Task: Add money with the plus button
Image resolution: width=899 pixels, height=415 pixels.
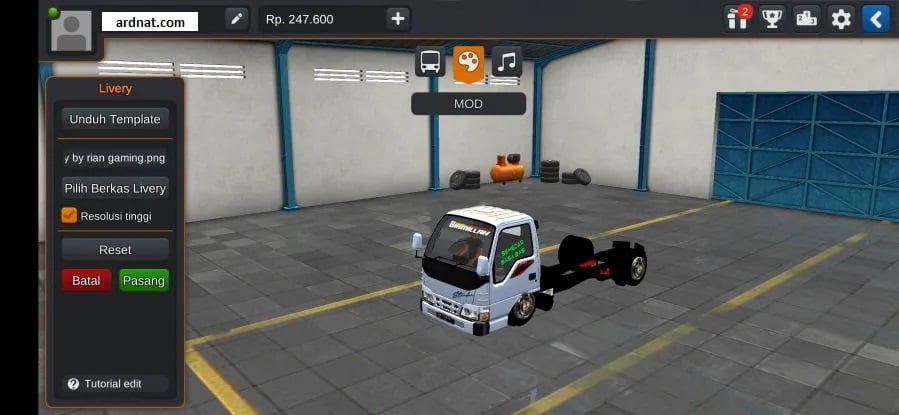Action: click(397, 19)
